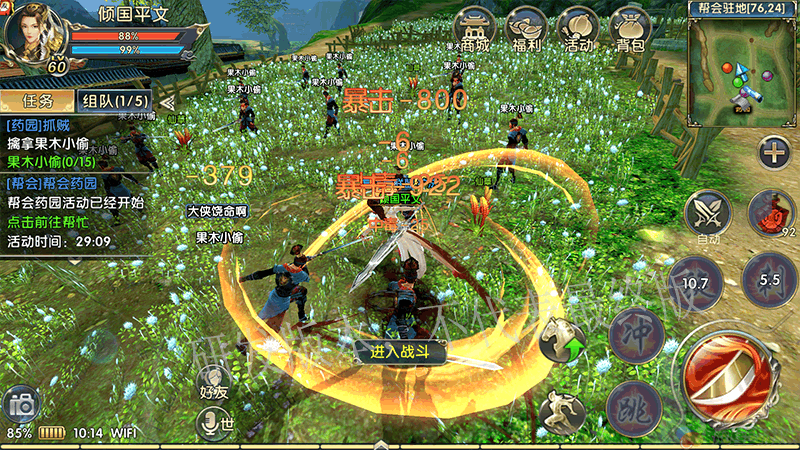Use the red potion item with 92

click(772, 213)
